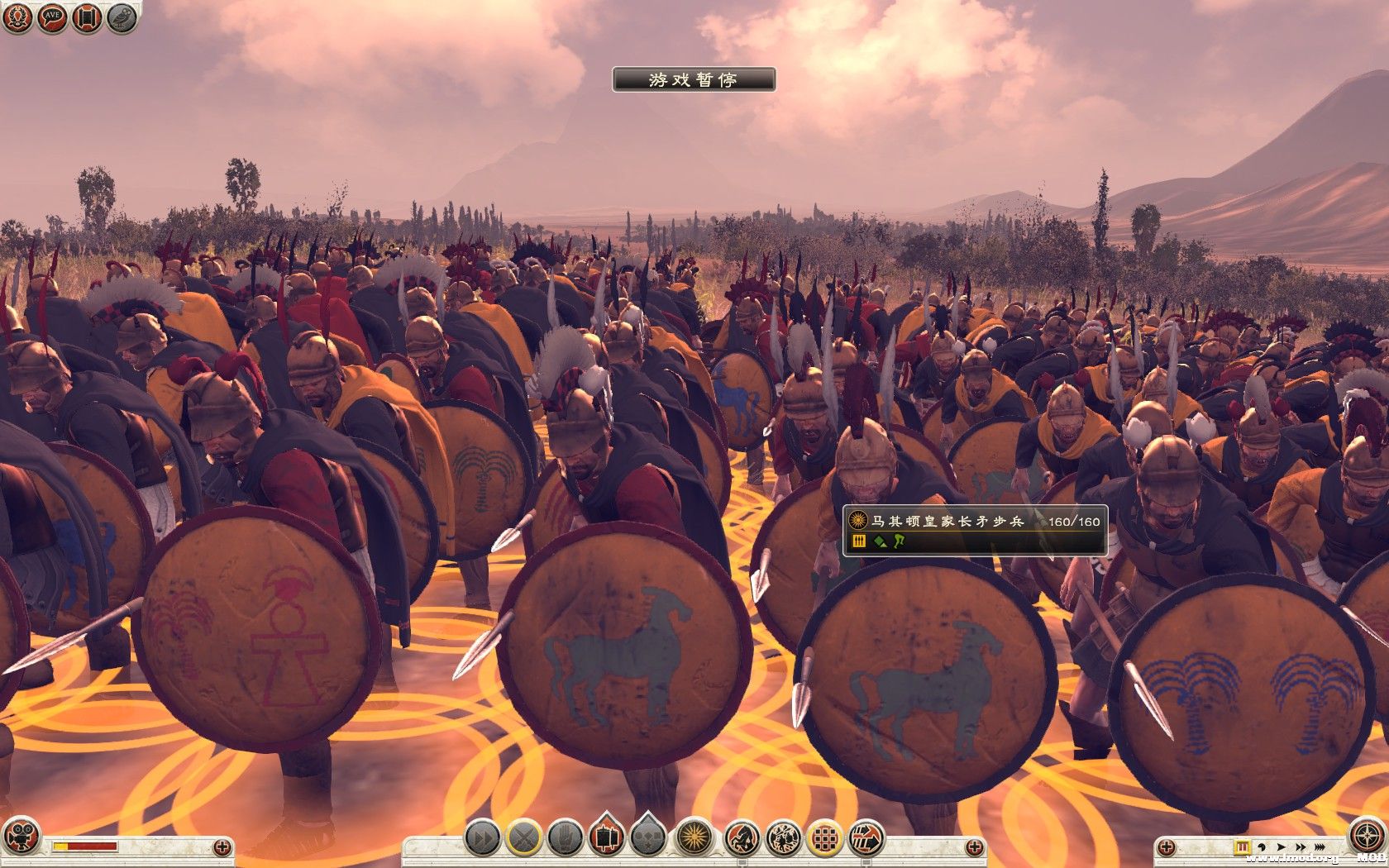Activate the crossed swords melee button
Screen dimensions: 1389x868
[x=523, y=838]
